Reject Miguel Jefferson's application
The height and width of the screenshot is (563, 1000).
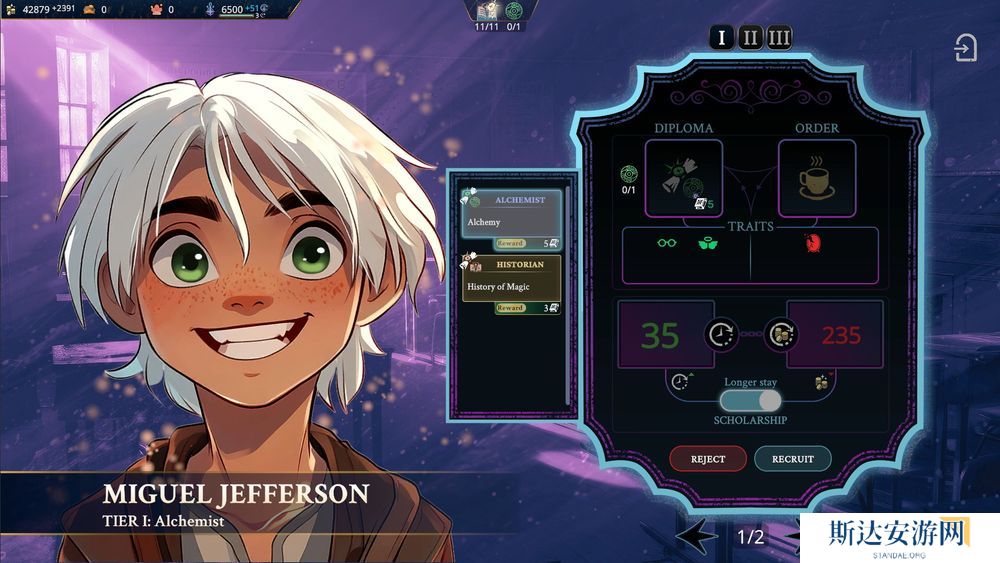(708, 459)
